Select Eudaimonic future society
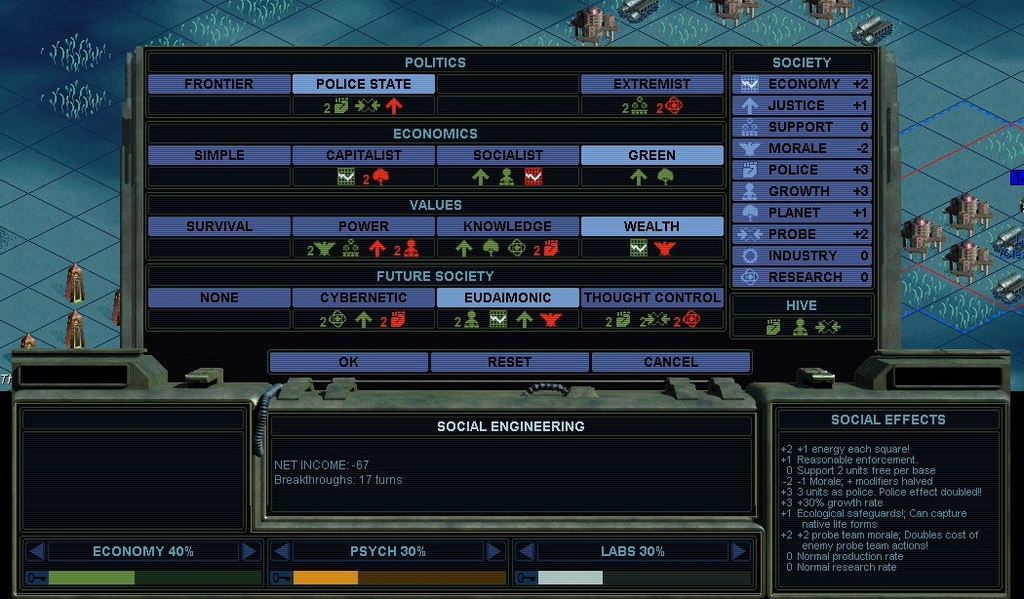The height and width of the screenshot is (599, 1024). pos(507,297)
